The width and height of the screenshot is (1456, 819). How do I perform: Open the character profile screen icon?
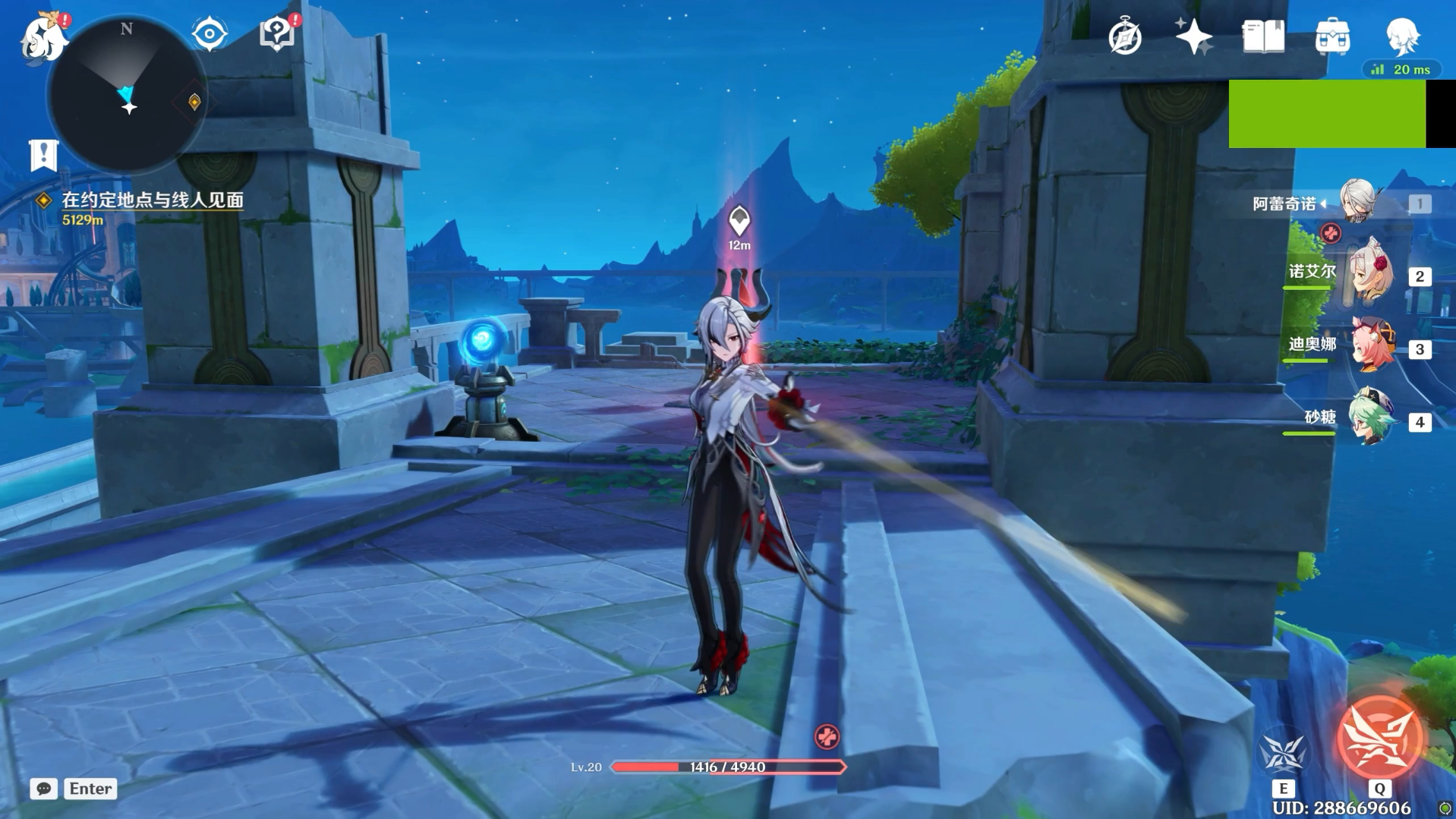(1401, 36)
